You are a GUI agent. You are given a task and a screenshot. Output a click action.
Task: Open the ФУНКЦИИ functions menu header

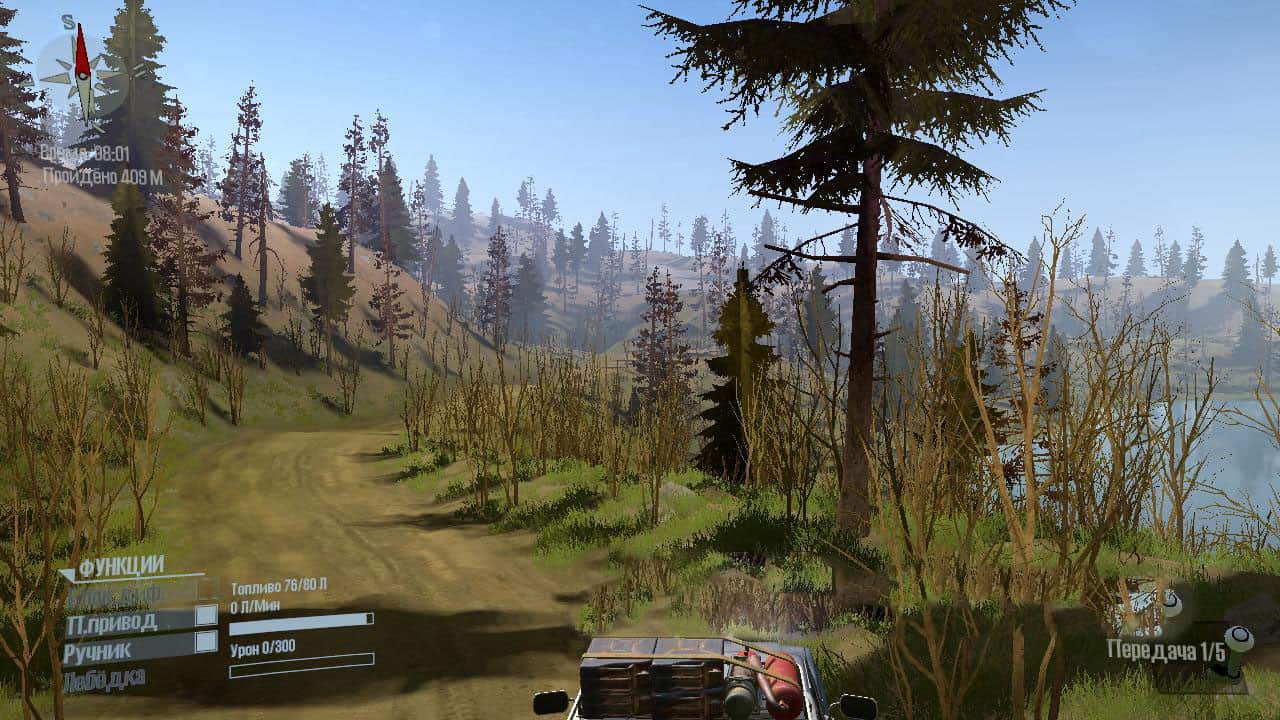(x=120, y=567)
